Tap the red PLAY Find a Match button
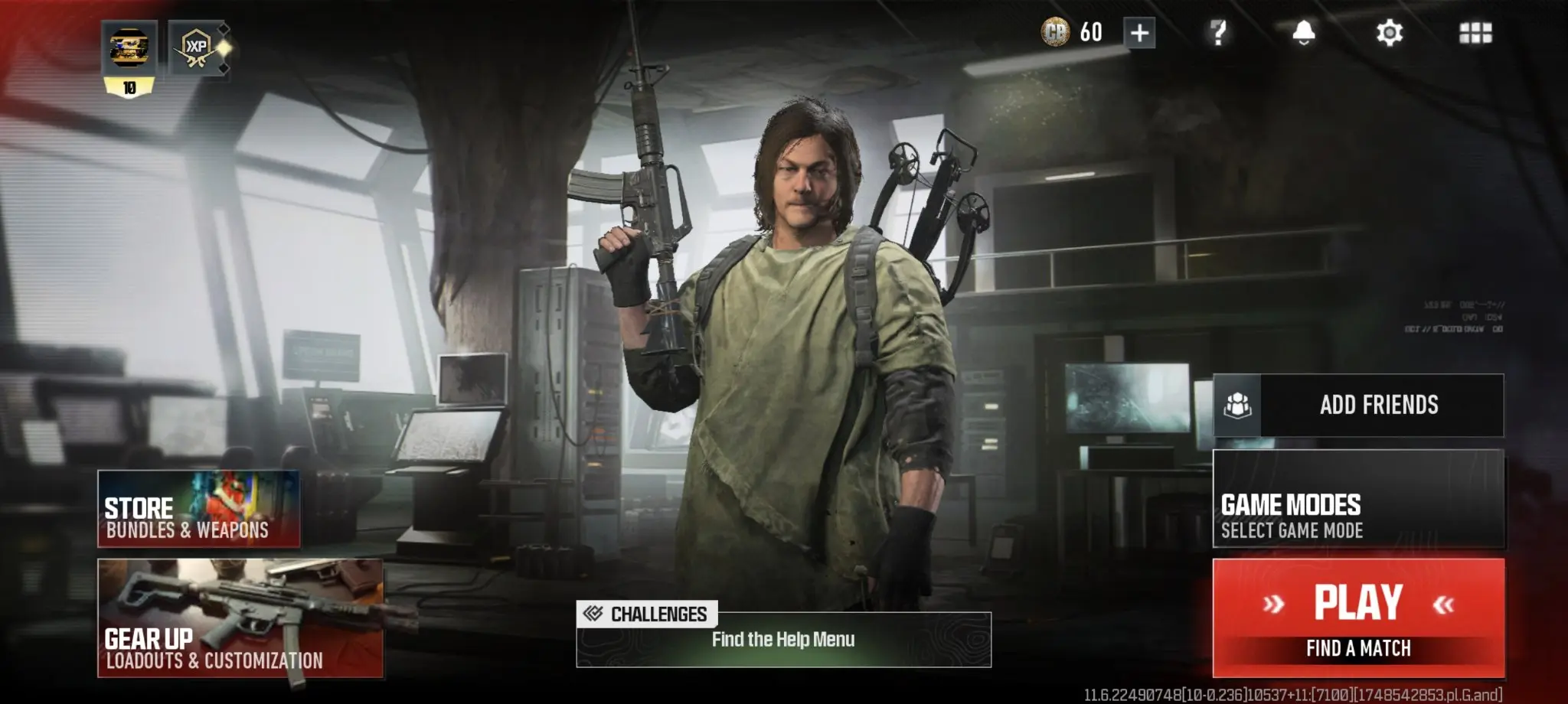The height and width of the screenshot is (704, 1568). pos(1358,617)
